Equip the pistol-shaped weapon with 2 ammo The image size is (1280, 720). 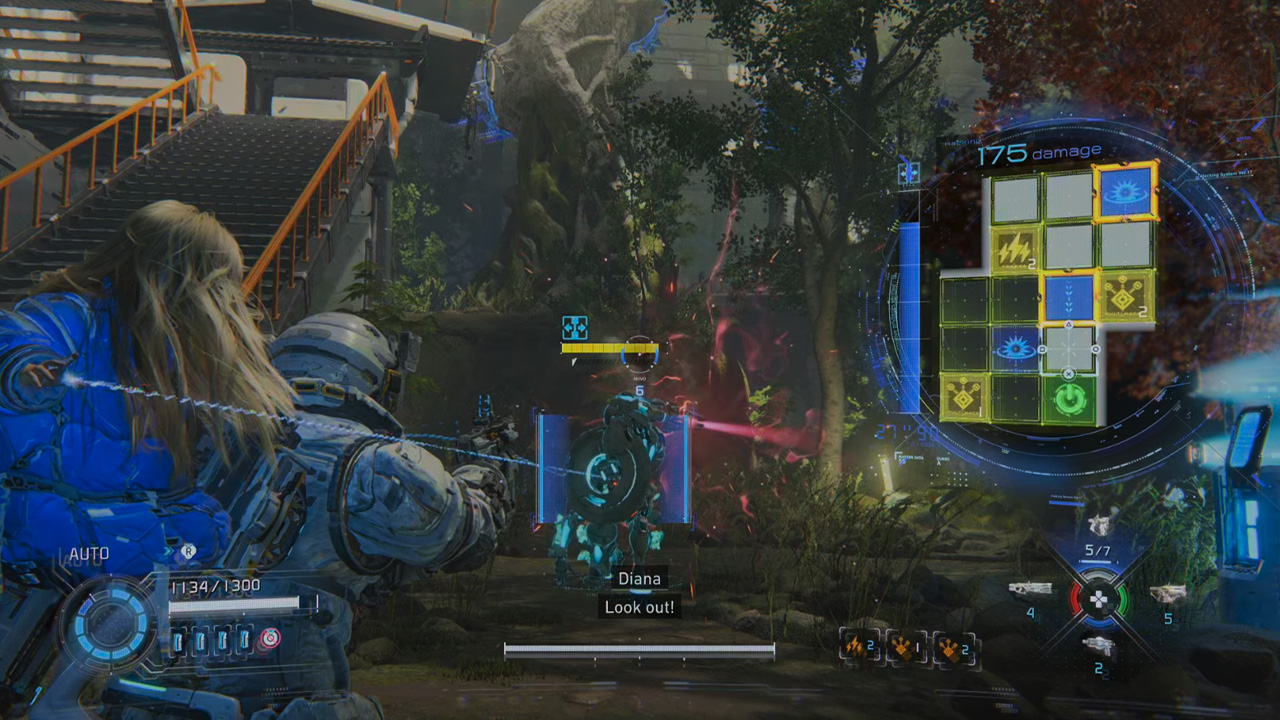[1098, 646]
